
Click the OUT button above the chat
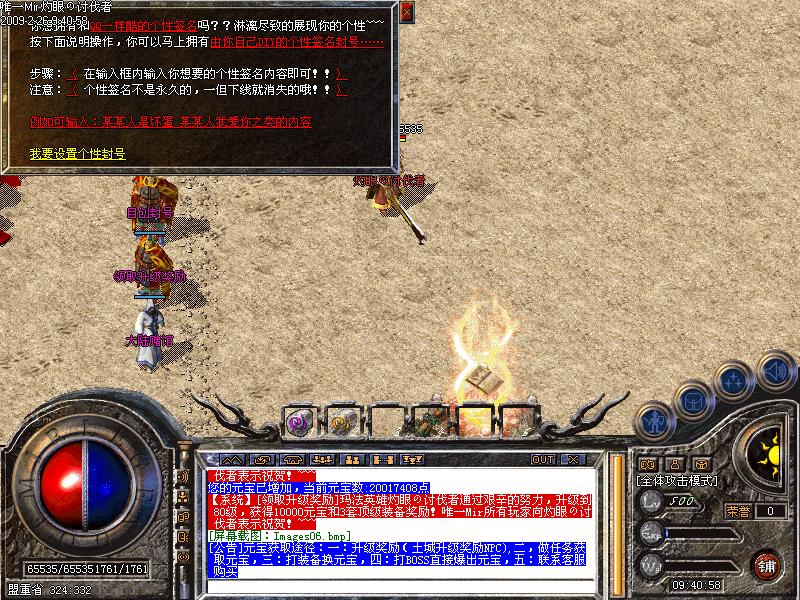[542, 459]
